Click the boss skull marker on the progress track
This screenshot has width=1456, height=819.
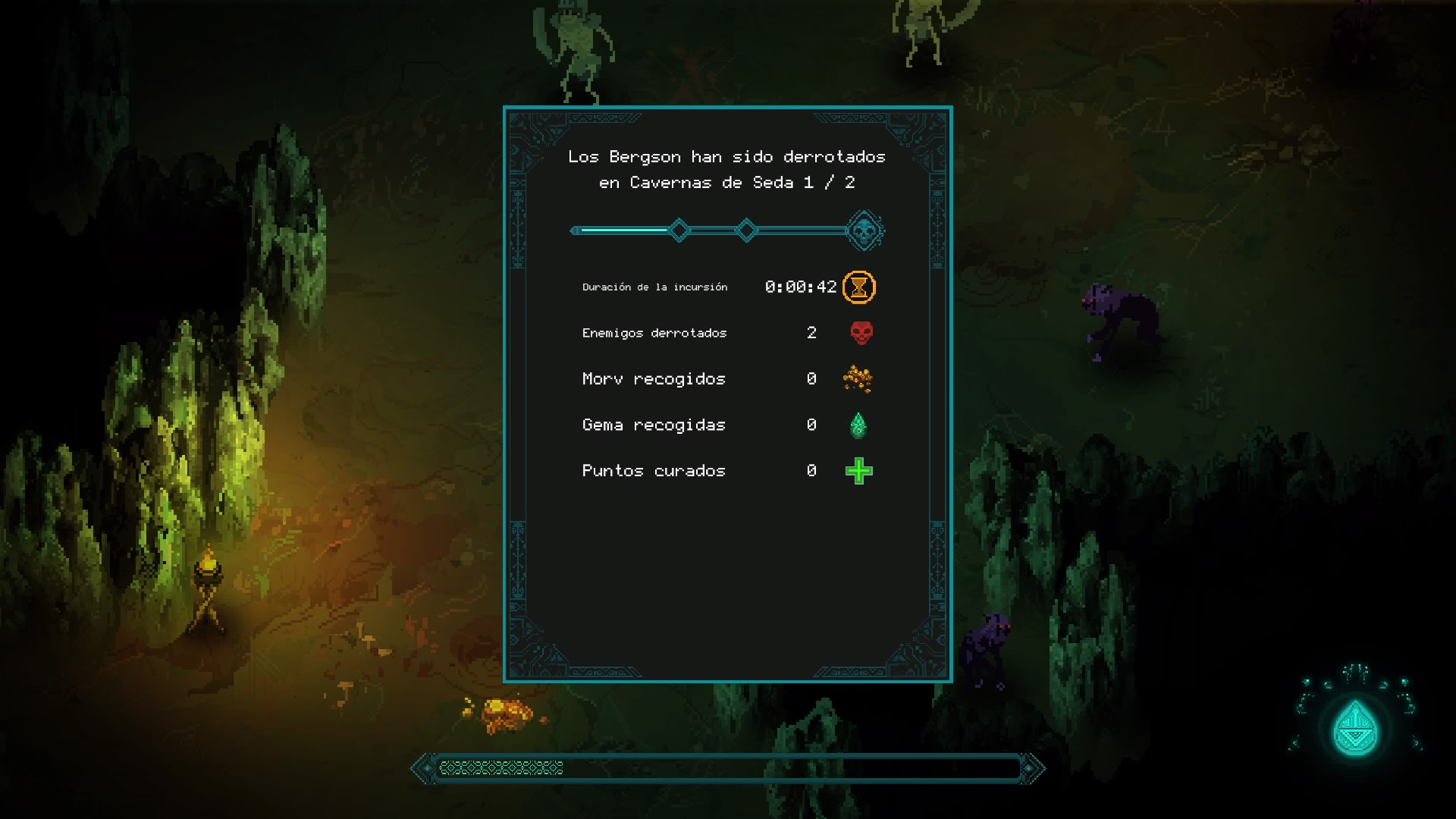864,231
